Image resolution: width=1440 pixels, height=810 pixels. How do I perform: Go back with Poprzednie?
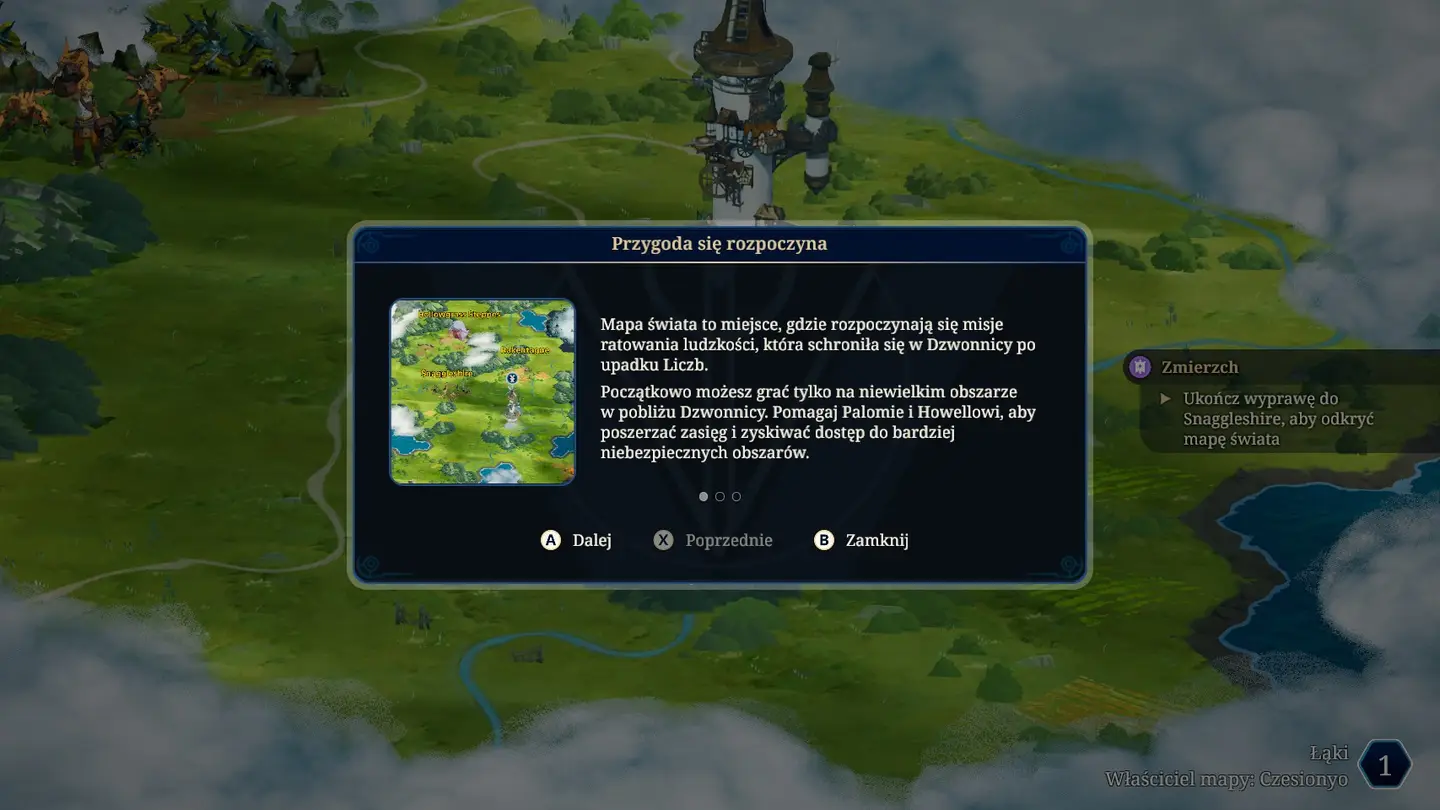point(714,540)
